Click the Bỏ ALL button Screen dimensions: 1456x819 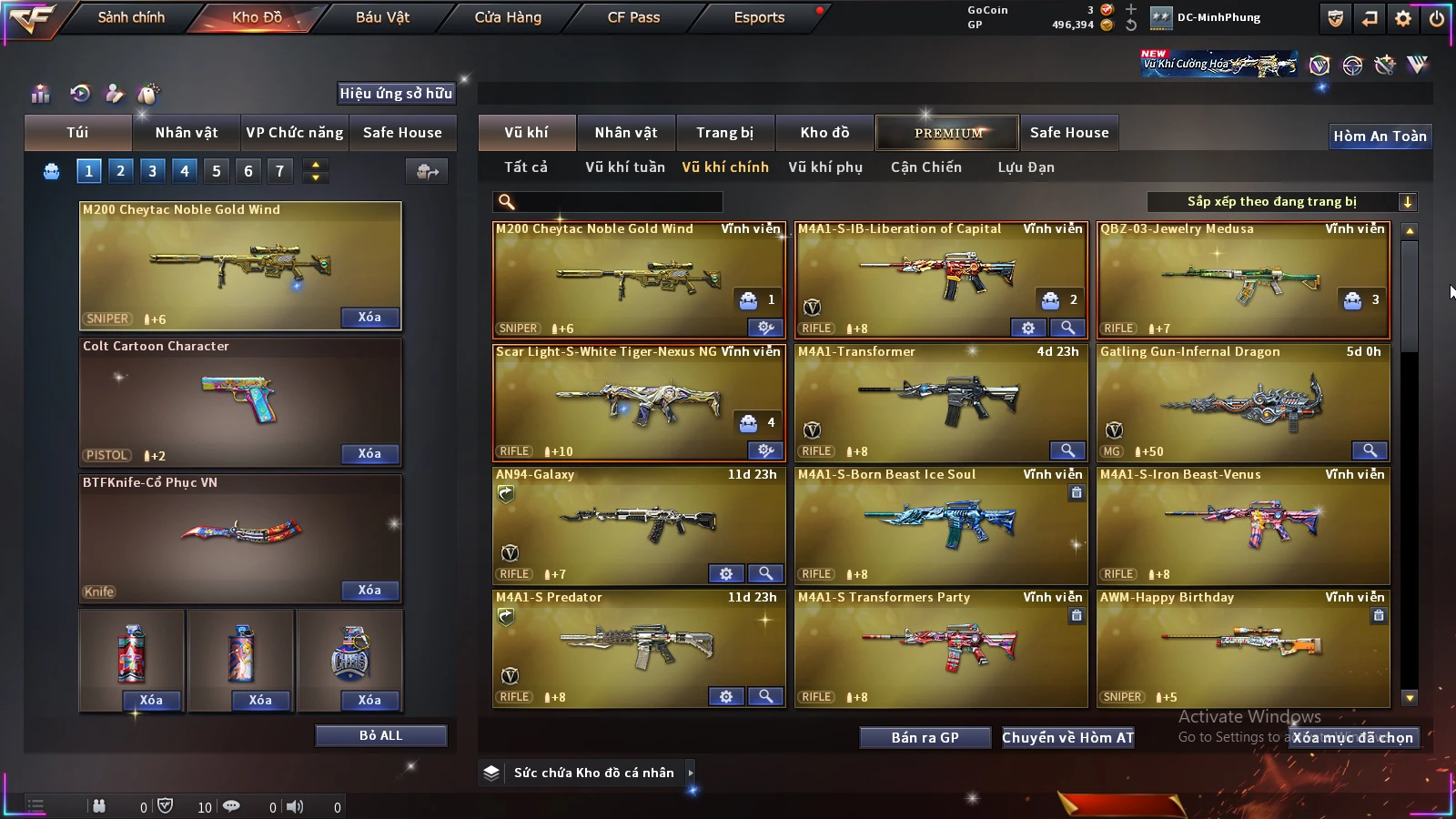click(380, 735)
